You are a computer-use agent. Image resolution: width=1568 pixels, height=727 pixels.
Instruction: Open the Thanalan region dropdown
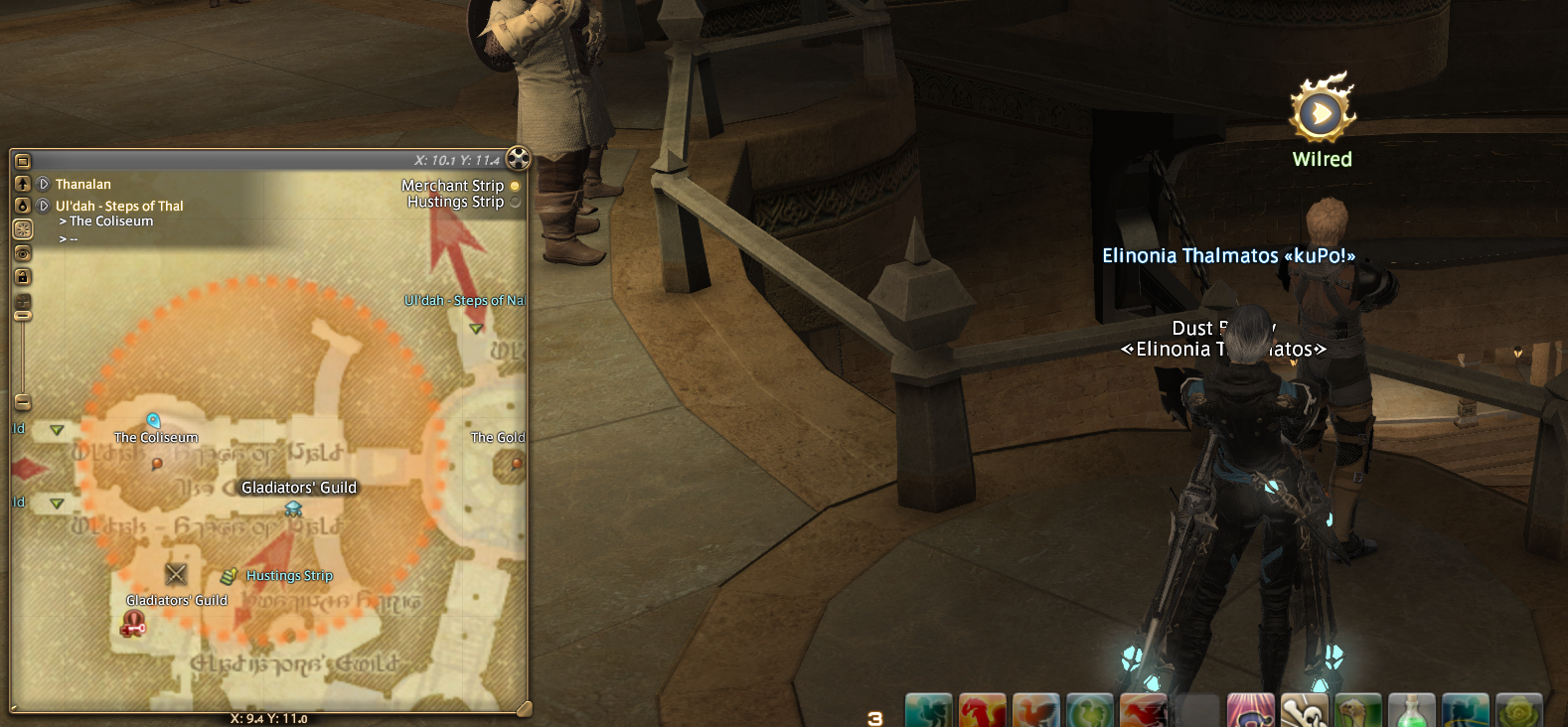(x=44, y=184)
